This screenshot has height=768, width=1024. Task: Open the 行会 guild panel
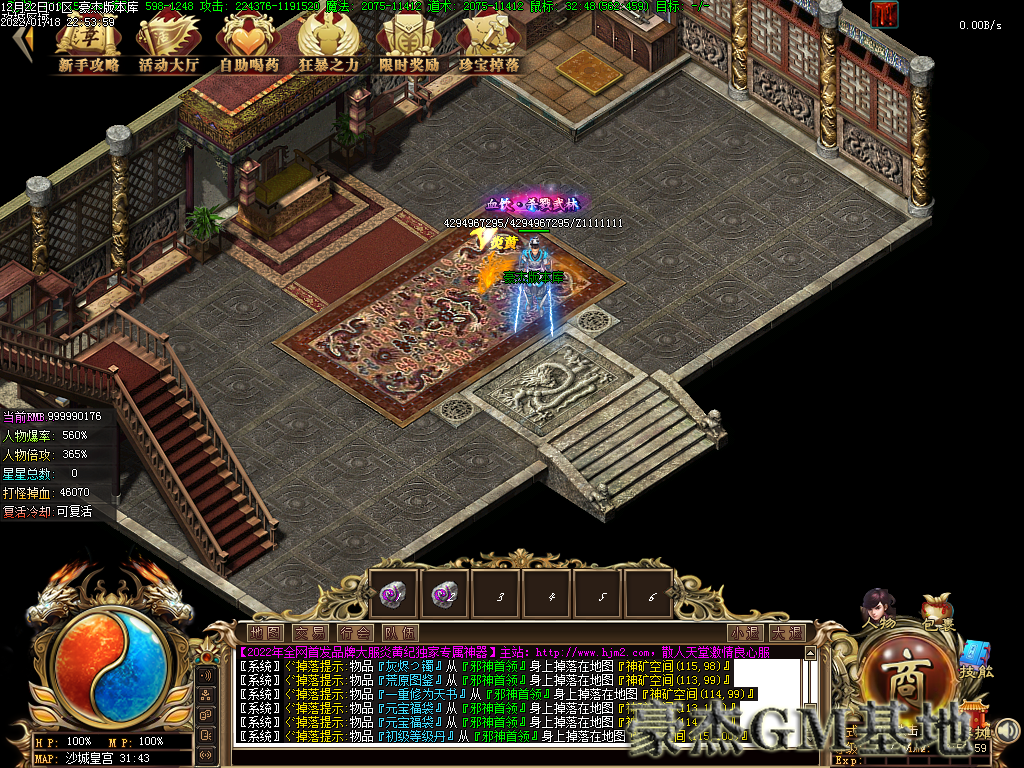[x=355, y=633]
